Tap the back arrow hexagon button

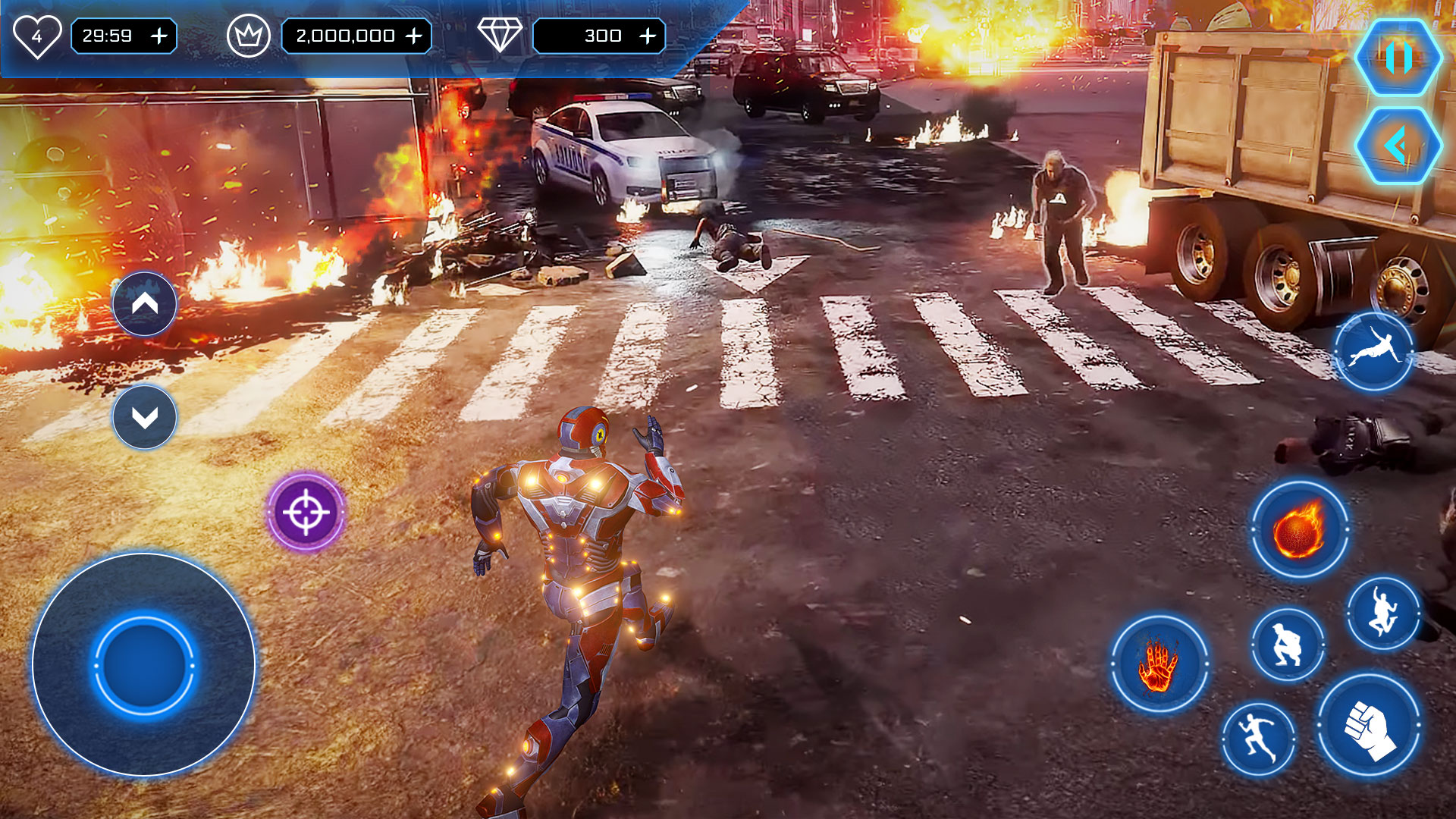click(x=1398, y=146)
